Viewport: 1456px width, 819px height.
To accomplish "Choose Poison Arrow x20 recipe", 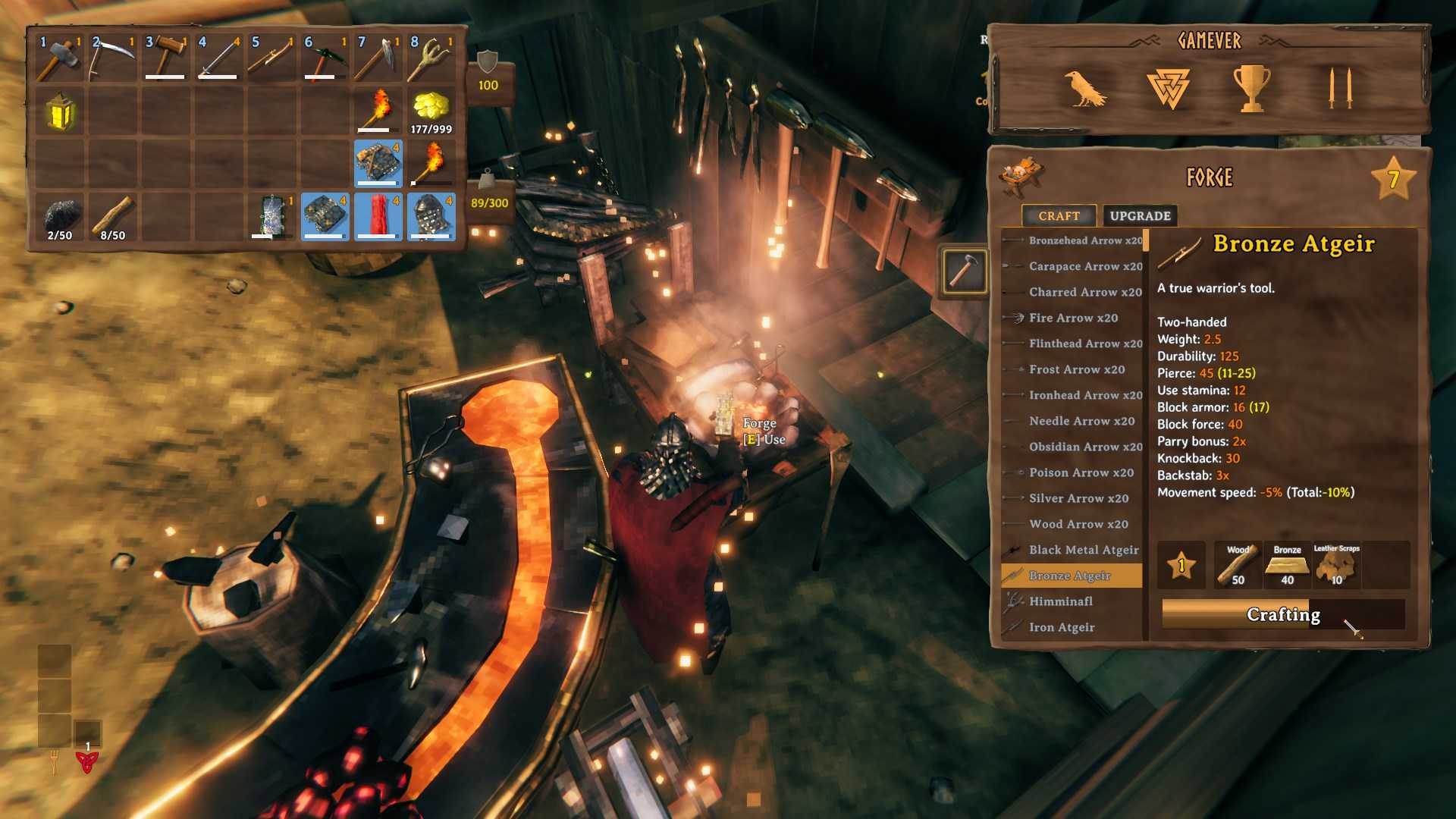I will tap(1081, 472).
